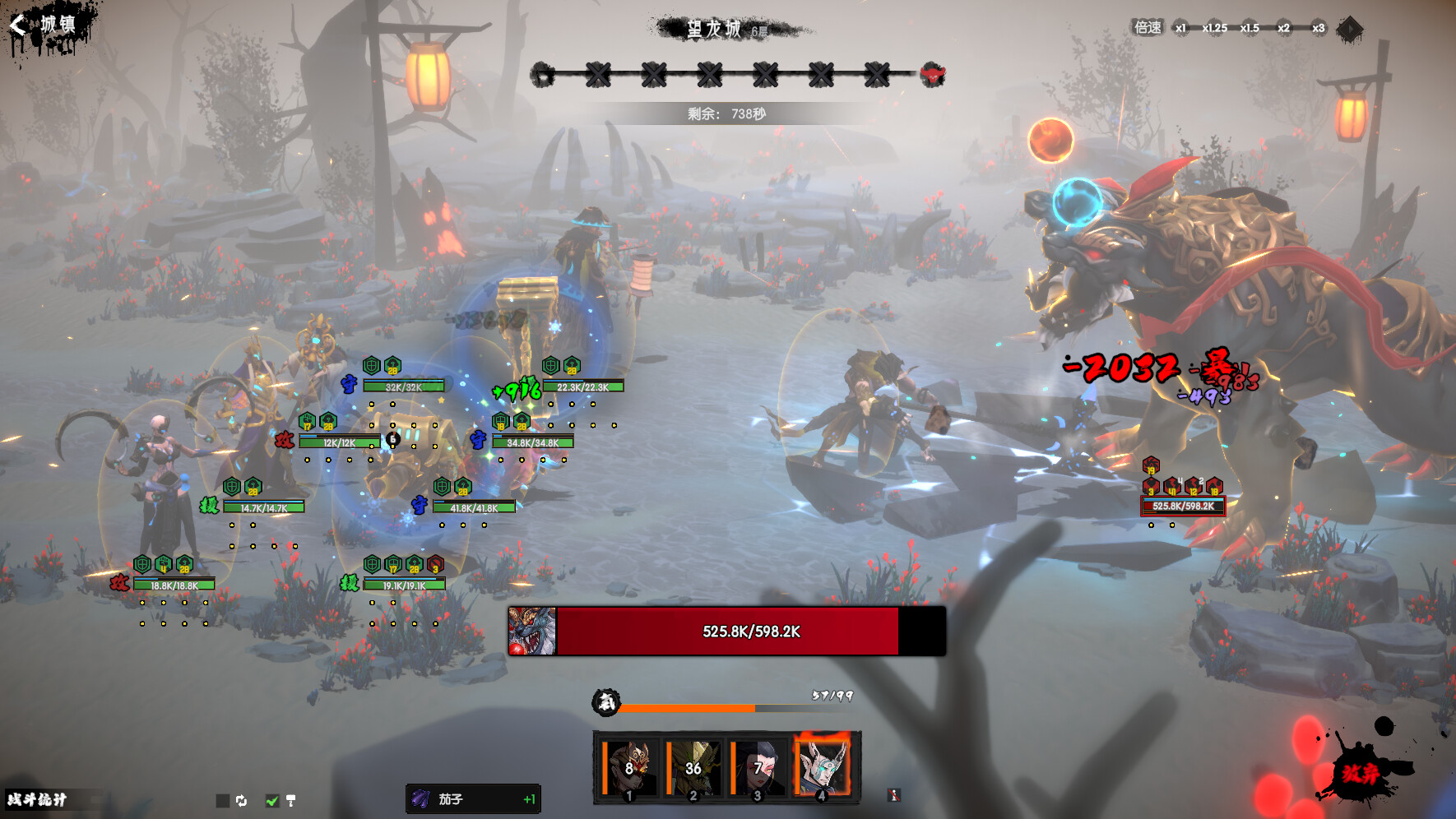Toggle the unchecked loop checkbox

(x=223, y=800)
